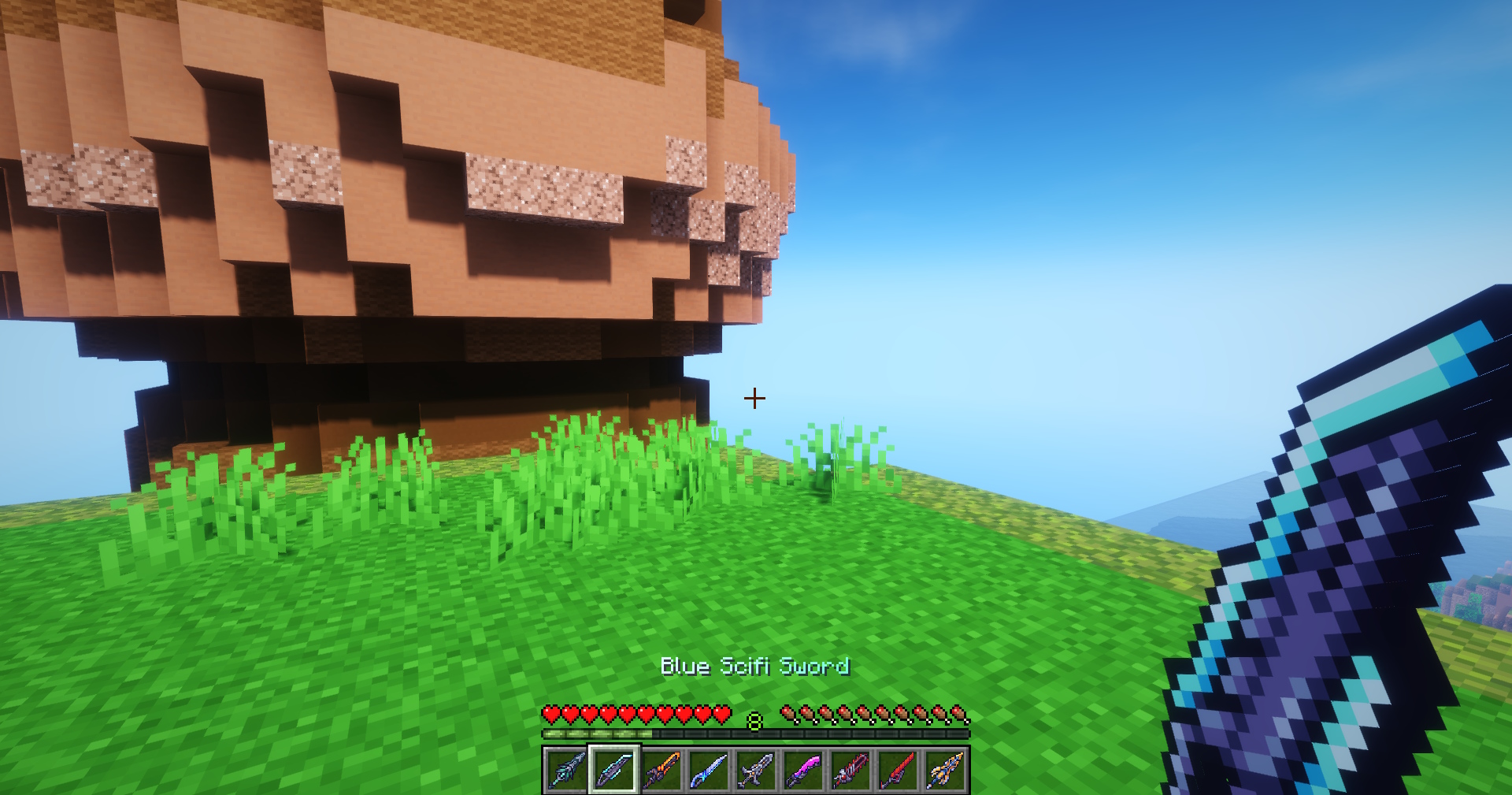
Task: Click the crosshair at screen center
Action: 754,398
